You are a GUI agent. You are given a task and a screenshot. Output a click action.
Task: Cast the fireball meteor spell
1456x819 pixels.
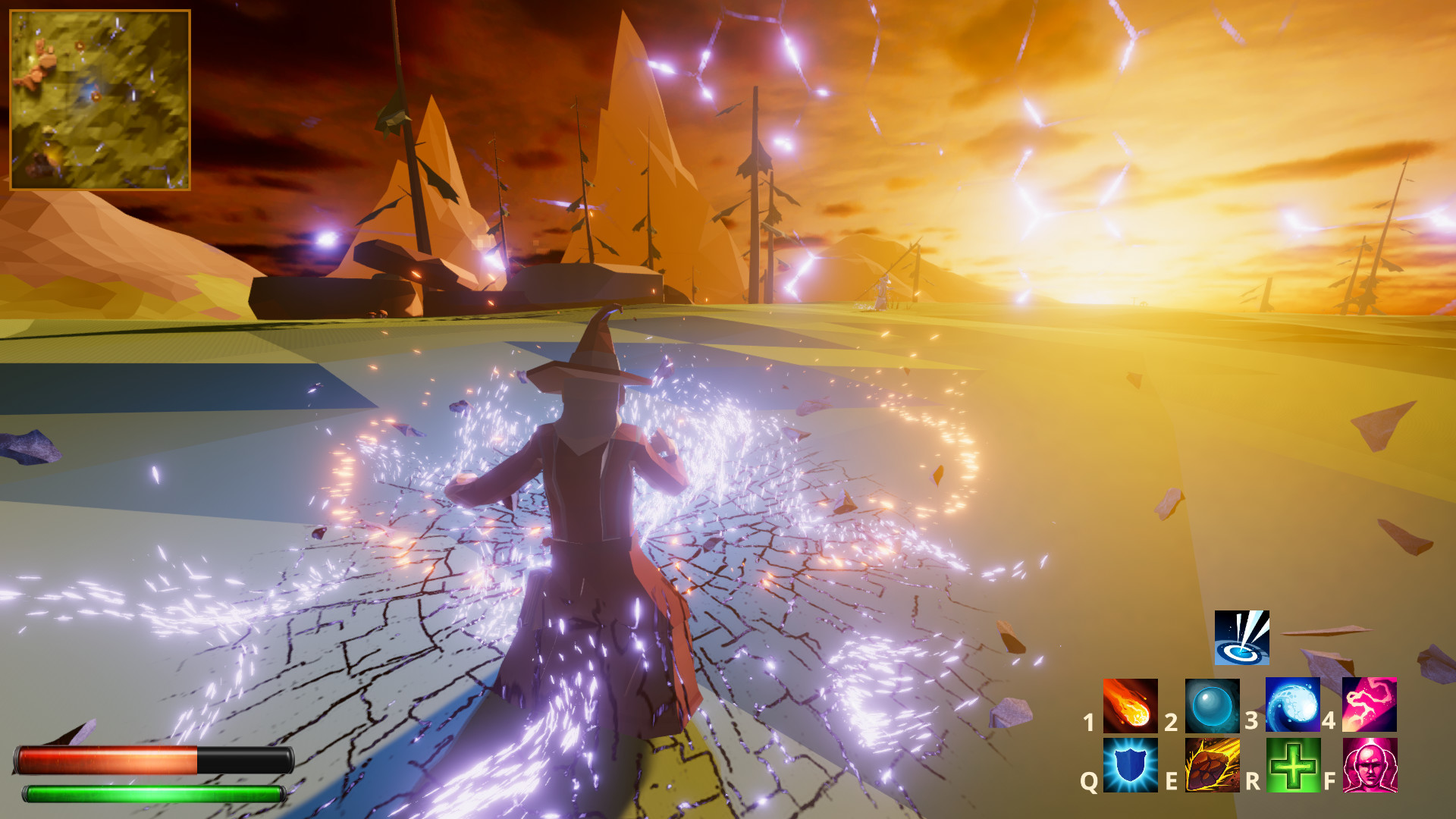pos(1130,705)
